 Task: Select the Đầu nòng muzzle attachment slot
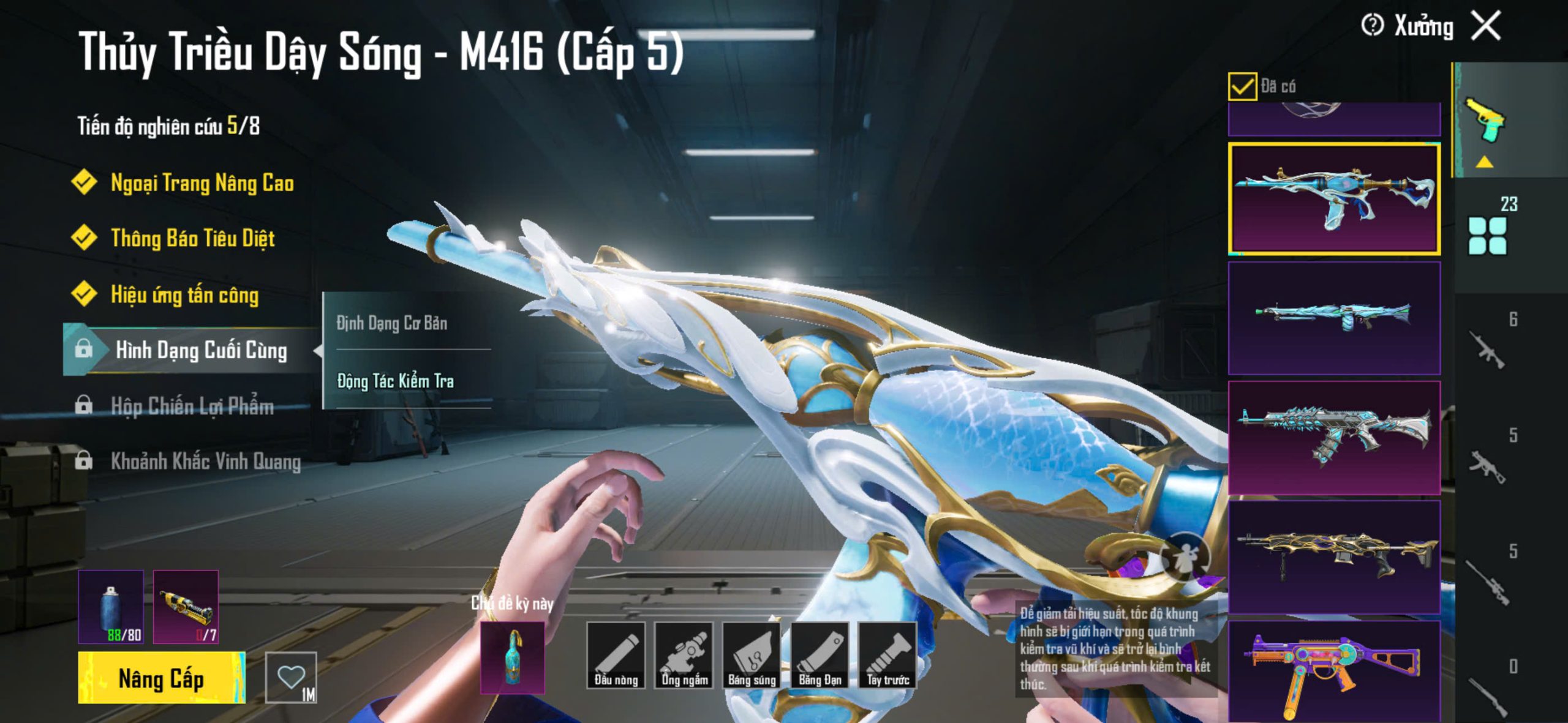coord(616,654)
